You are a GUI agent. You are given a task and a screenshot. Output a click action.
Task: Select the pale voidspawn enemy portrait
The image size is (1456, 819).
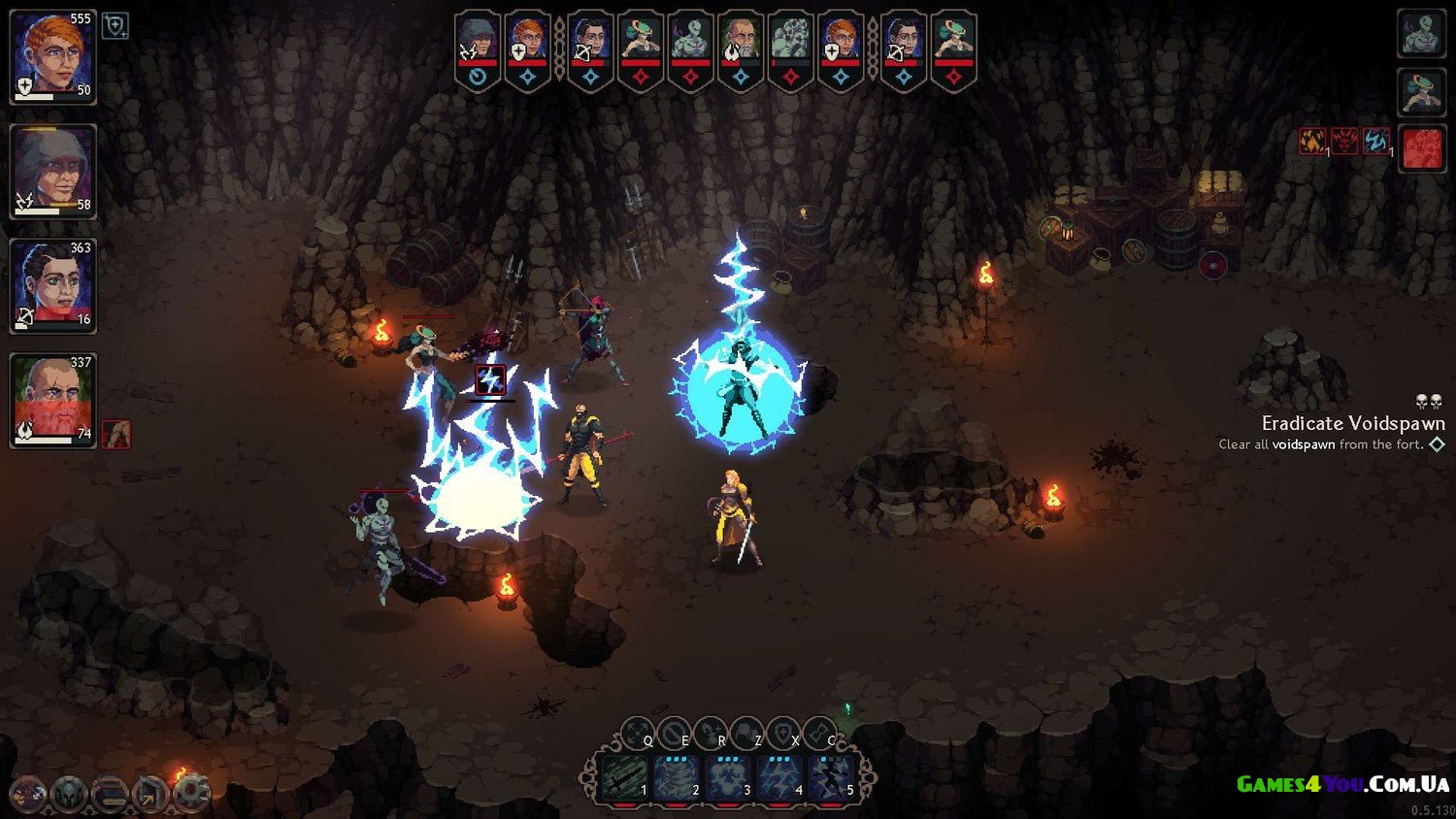pyautogui.click(x=1421, y=32)
